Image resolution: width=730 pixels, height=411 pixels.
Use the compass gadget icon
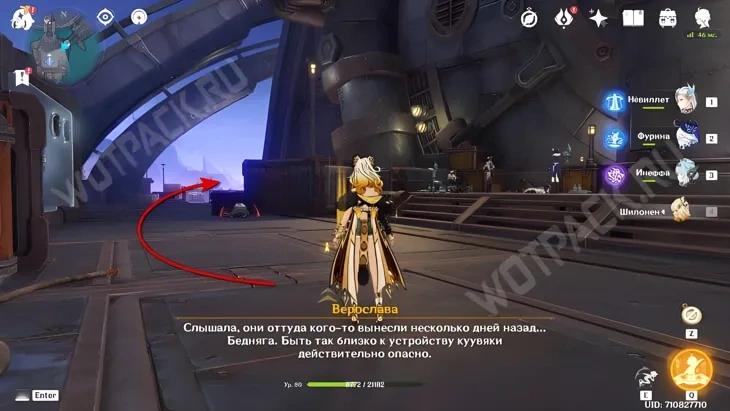(x=692, y=313)
